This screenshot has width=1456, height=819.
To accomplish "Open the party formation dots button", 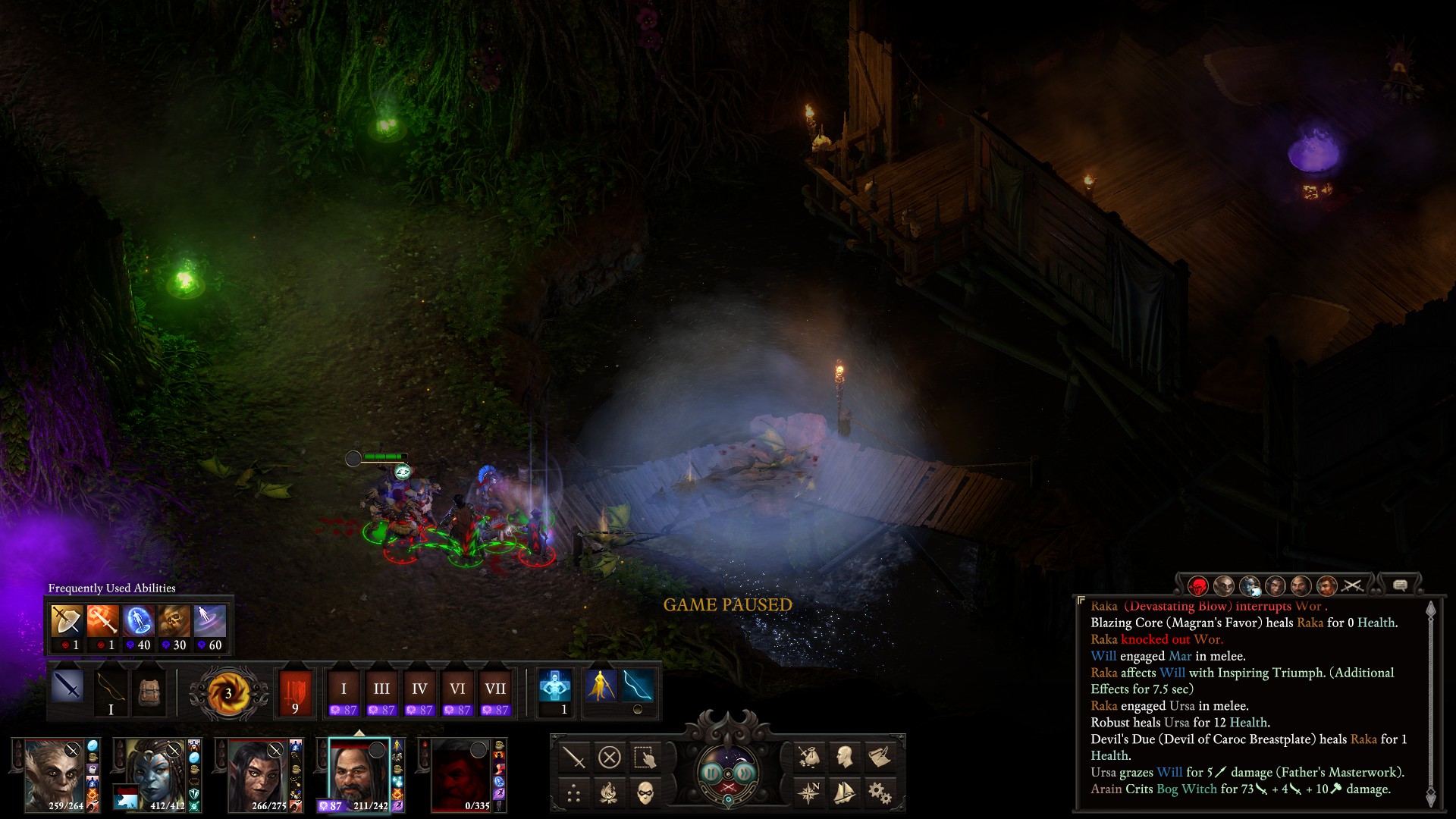I will click(x=574, y=793).
